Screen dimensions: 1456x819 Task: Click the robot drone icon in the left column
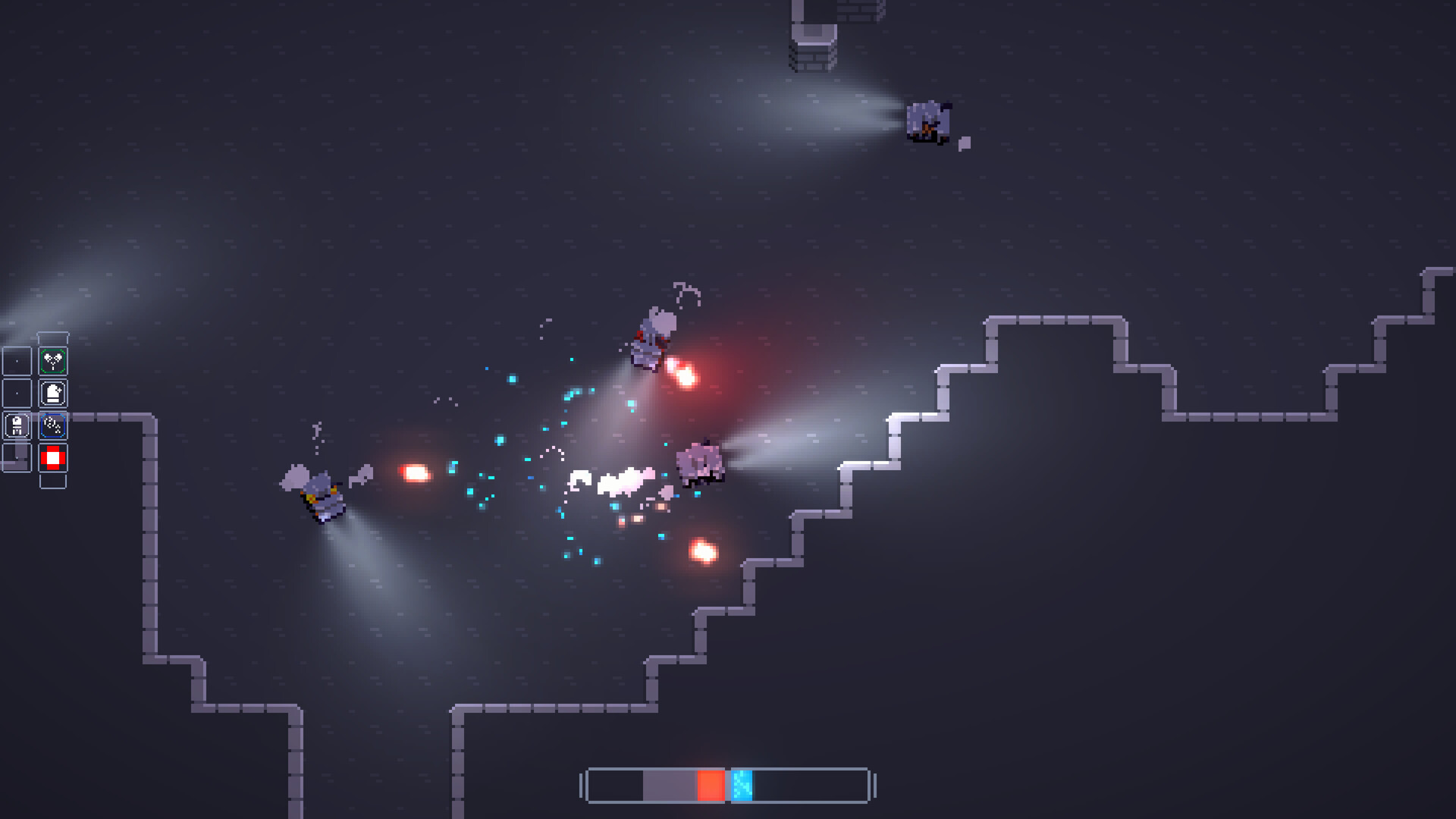click(x=17, y=424)
